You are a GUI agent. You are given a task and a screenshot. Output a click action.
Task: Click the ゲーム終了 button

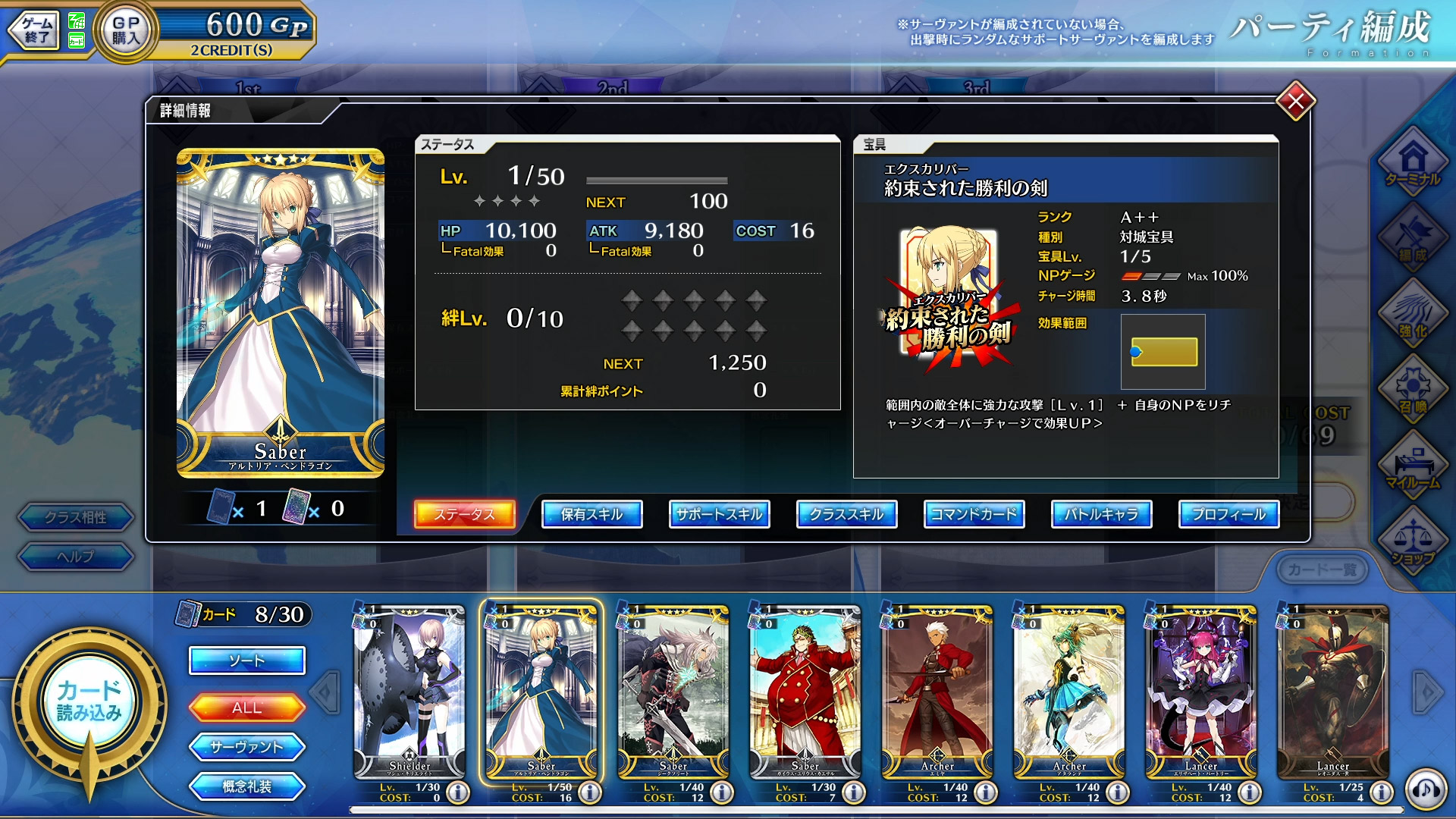35,31
